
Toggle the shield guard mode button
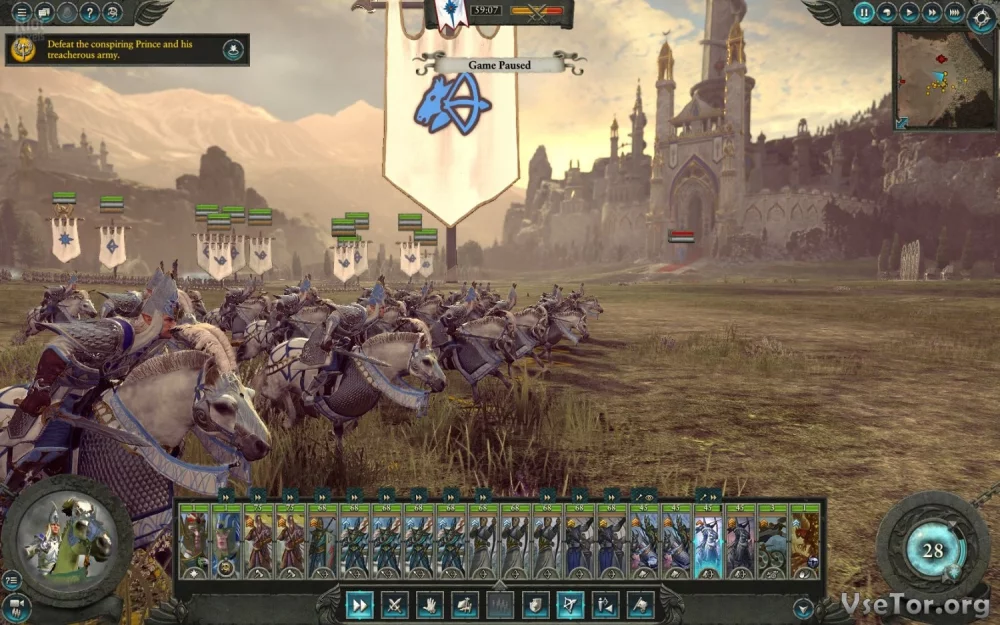point(535,604)
